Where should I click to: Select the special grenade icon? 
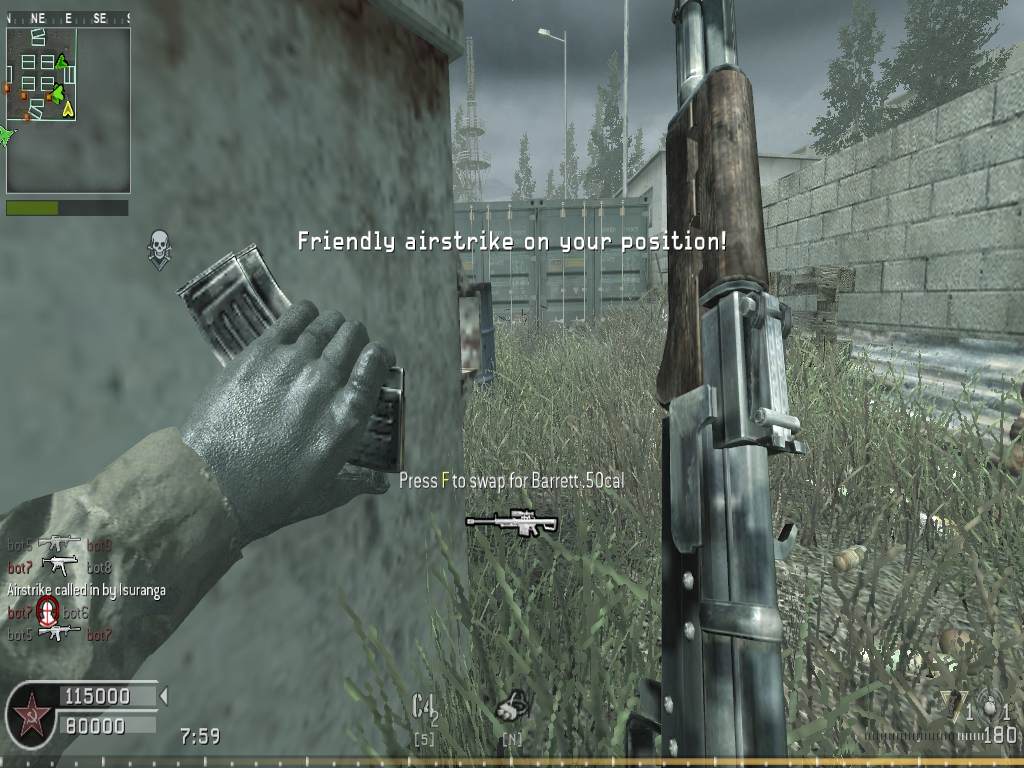[x=955, y=707]
